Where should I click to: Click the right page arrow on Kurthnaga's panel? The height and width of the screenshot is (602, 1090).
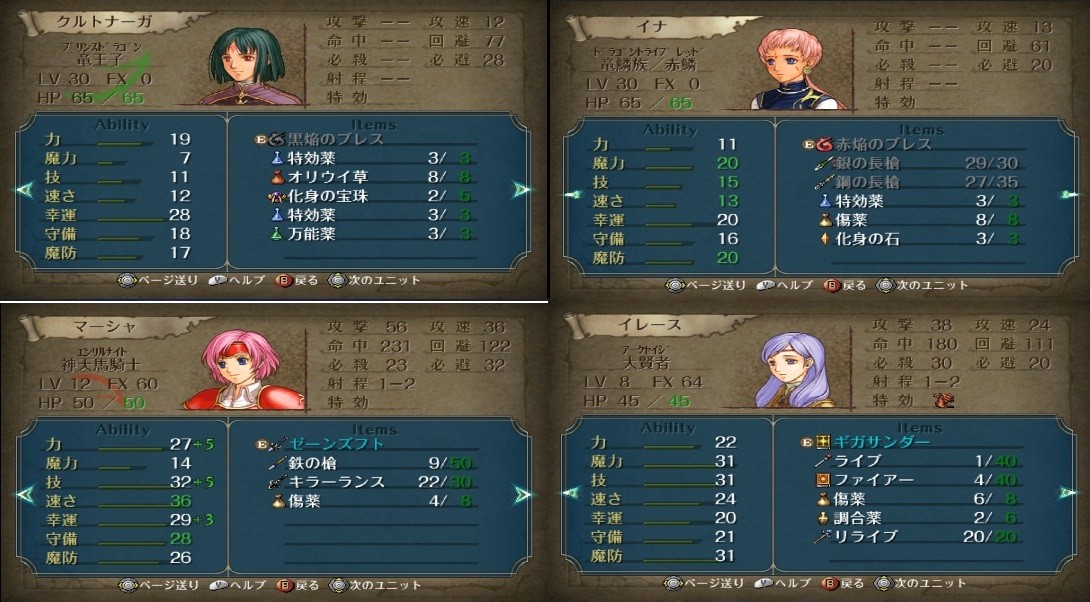point(521,189)
